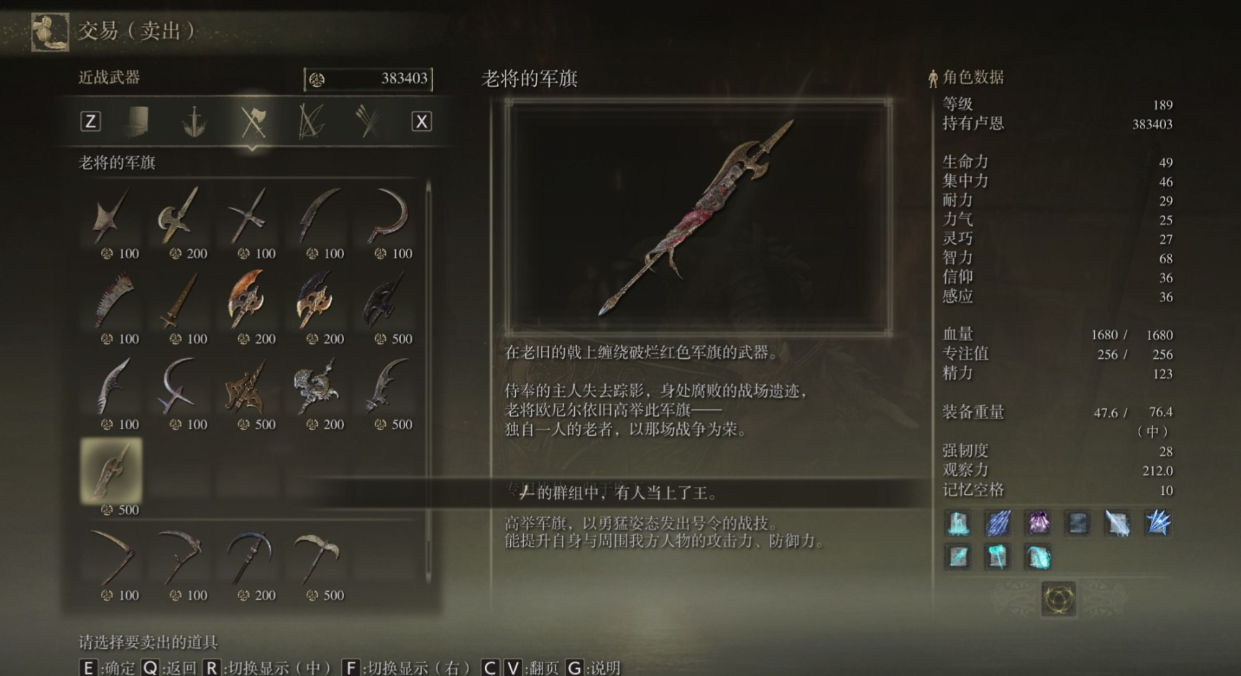Select the wooden stake weapon slot
The width and height of the screenshot is (1241, 676).
179,300
